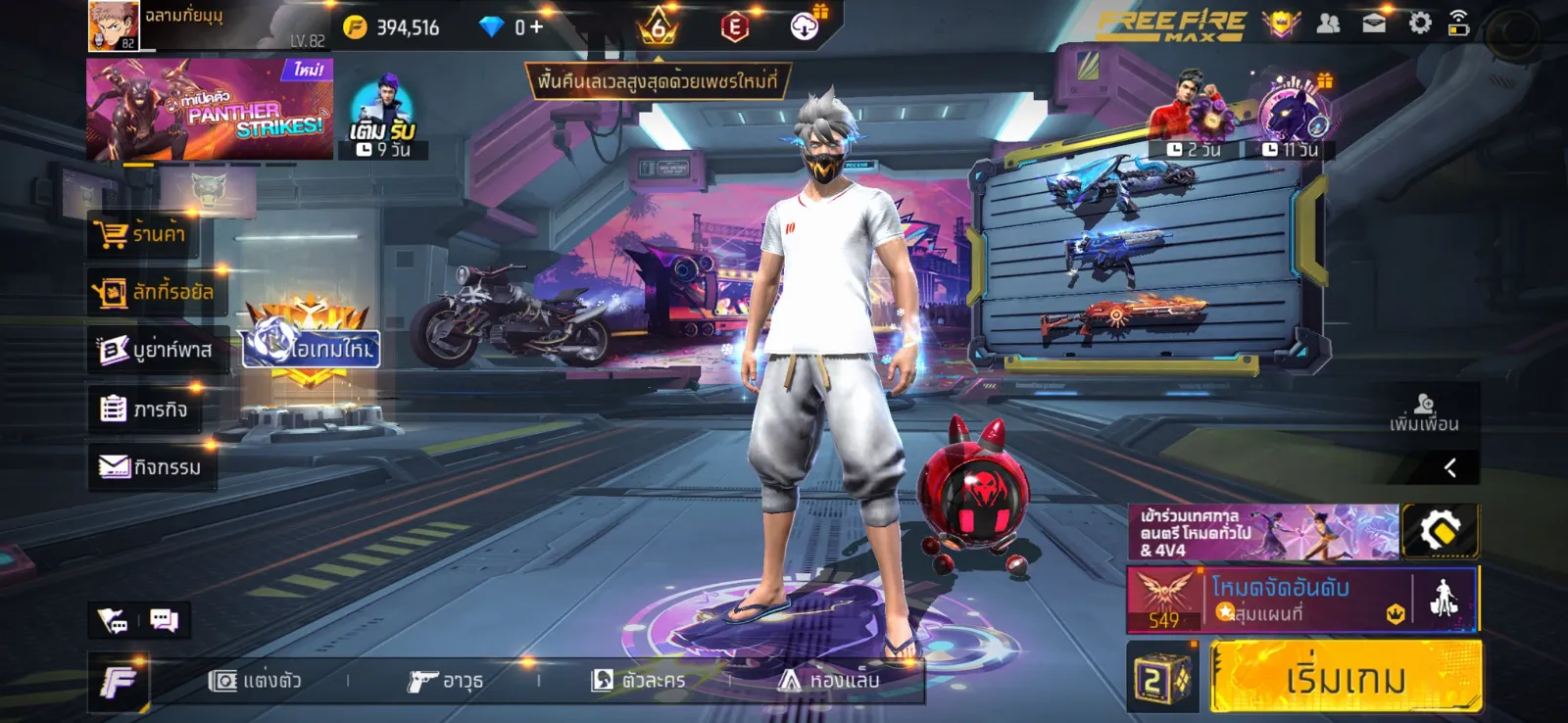Add diamonds with the plus button
This screenshot has width=1568, height=723.
click(x=536, y=27)
